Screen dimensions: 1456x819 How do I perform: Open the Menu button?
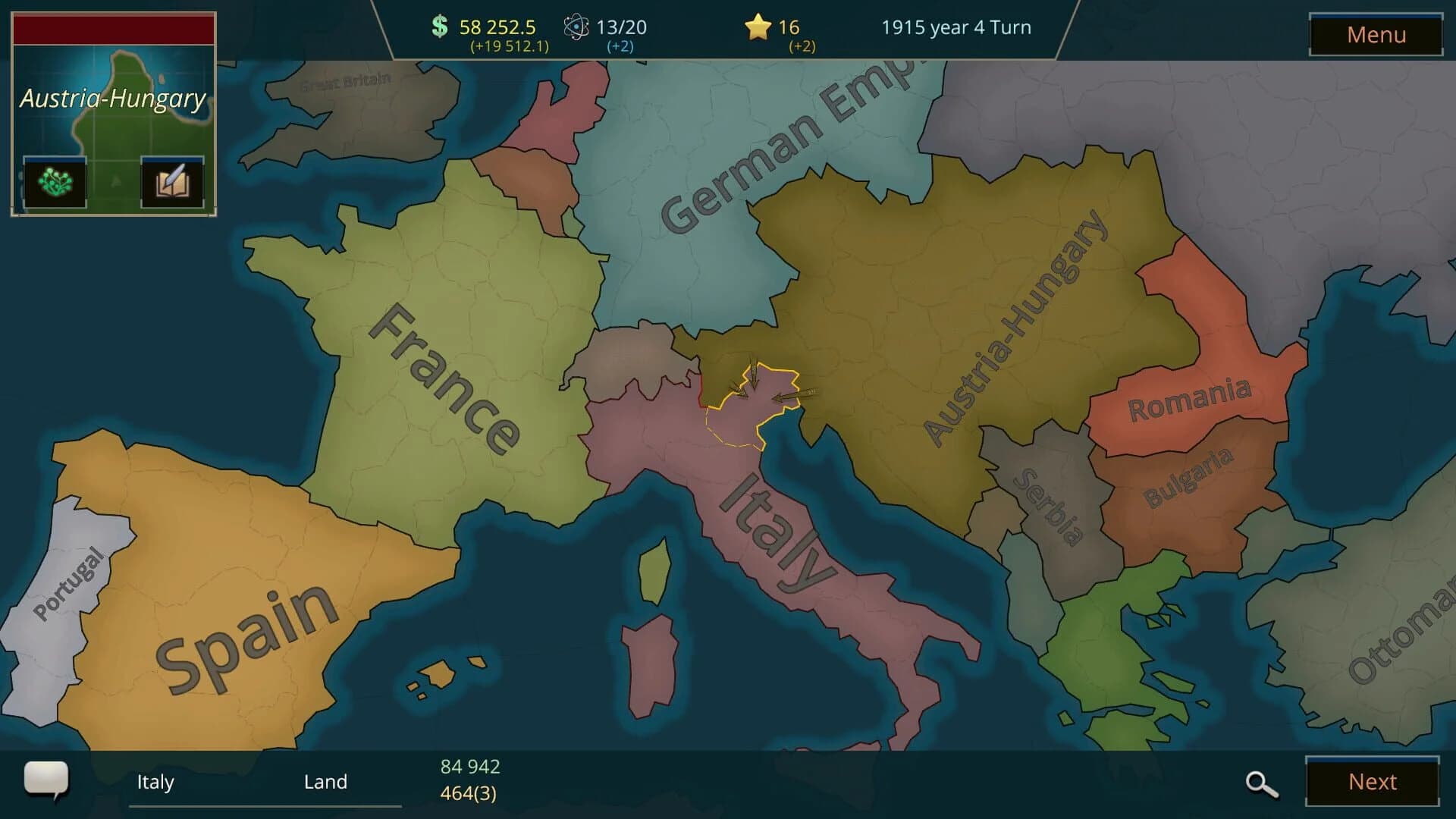[1376, 34]
